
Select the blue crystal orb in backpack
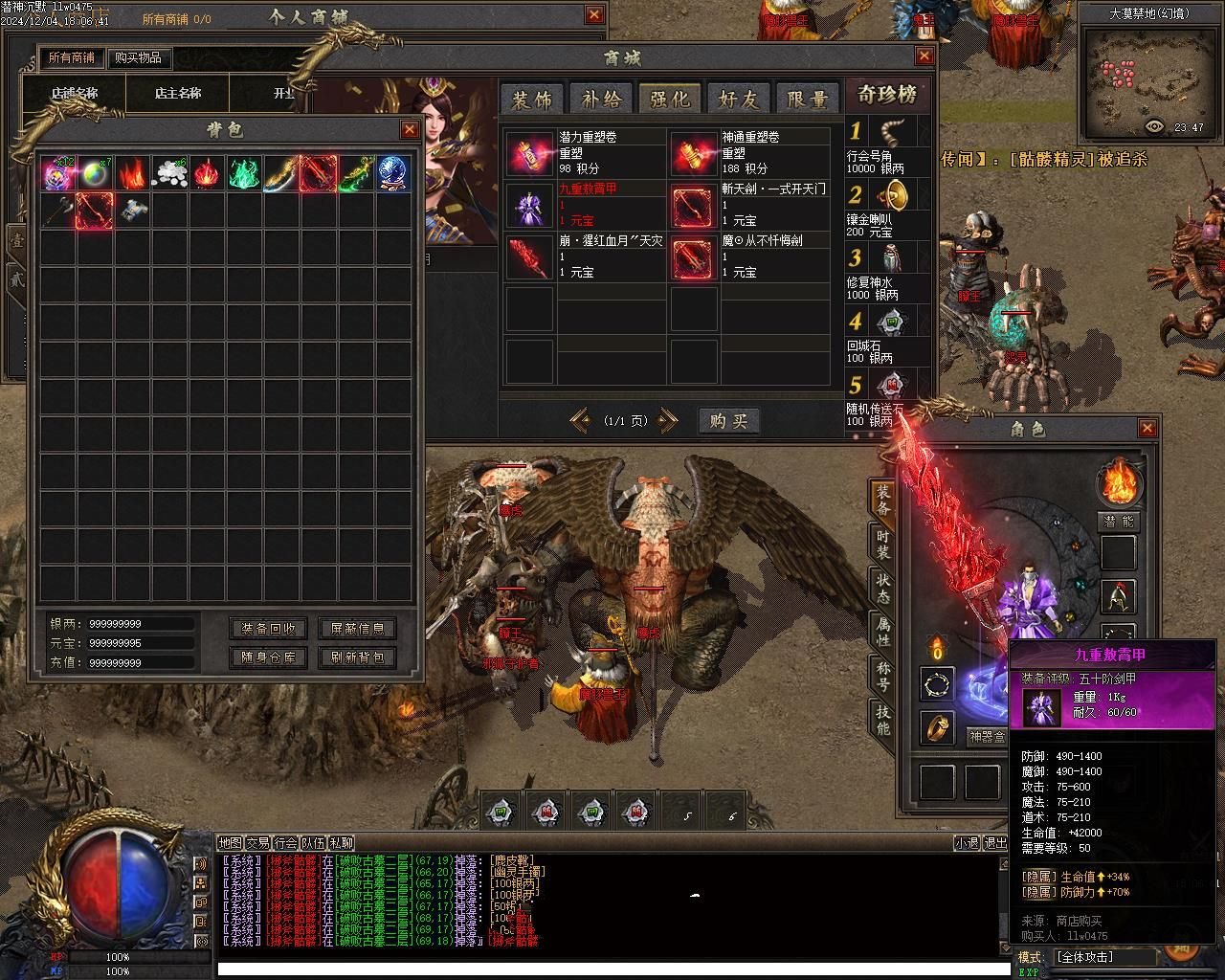pyautogui.click(x=393, y=173)
